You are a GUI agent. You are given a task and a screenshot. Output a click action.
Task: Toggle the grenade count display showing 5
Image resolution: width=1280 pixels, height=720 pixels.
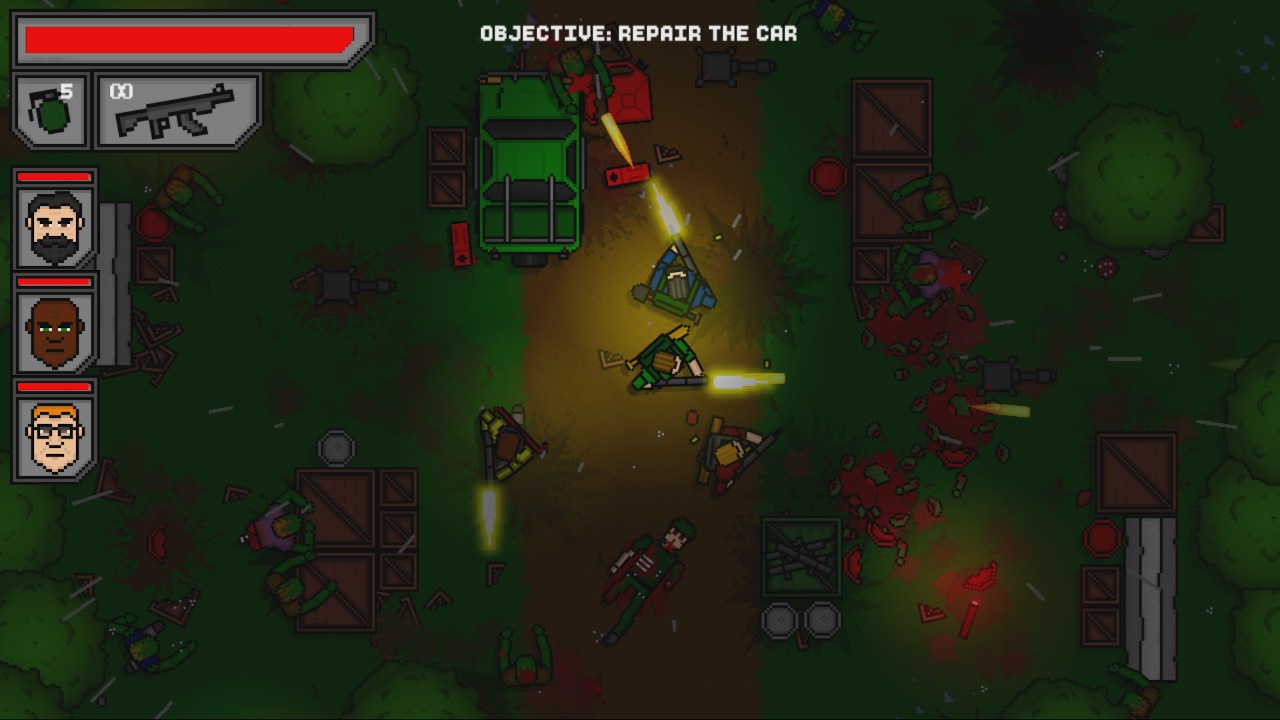point(65,88)
